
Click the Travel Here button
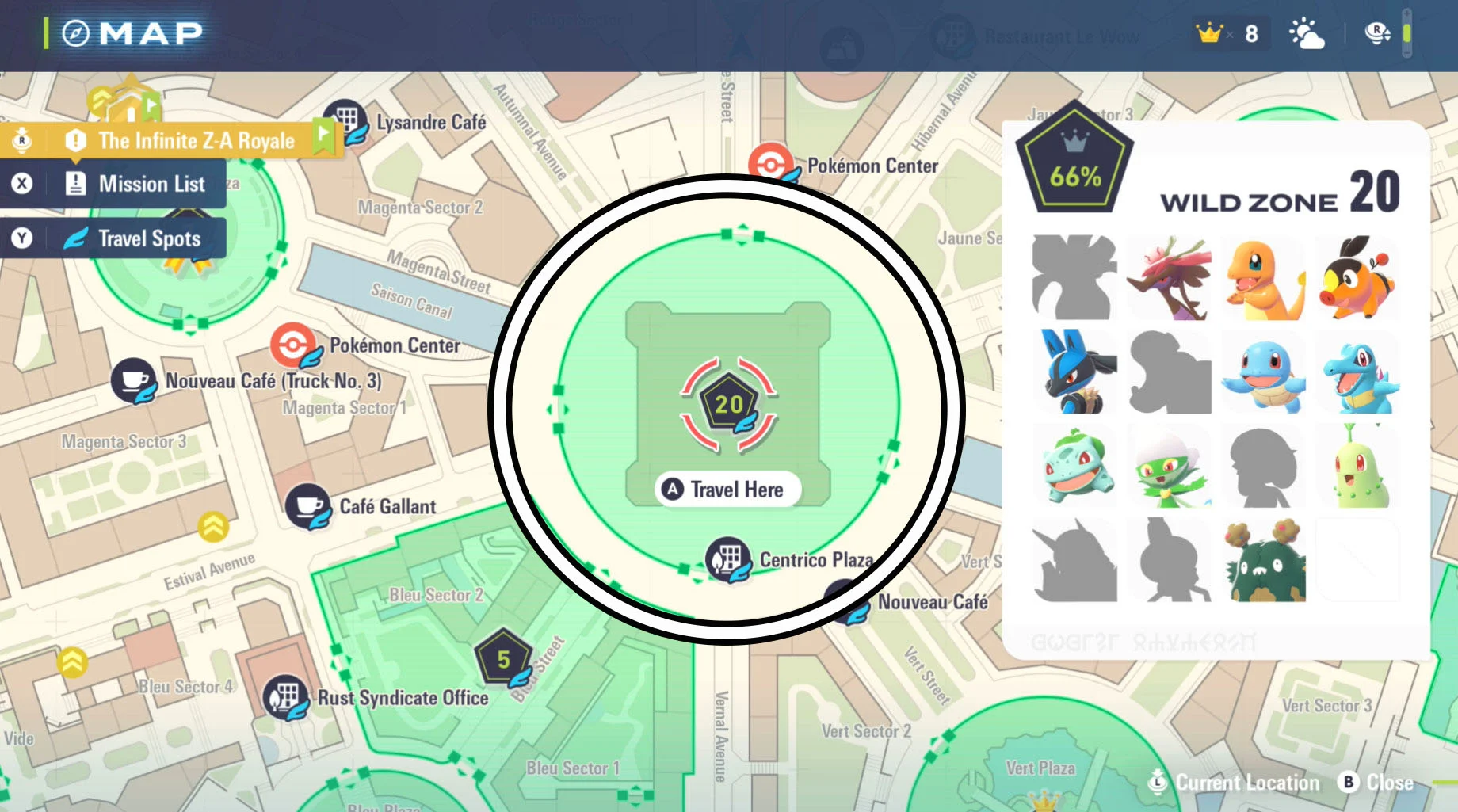click(x=727, y=490)
